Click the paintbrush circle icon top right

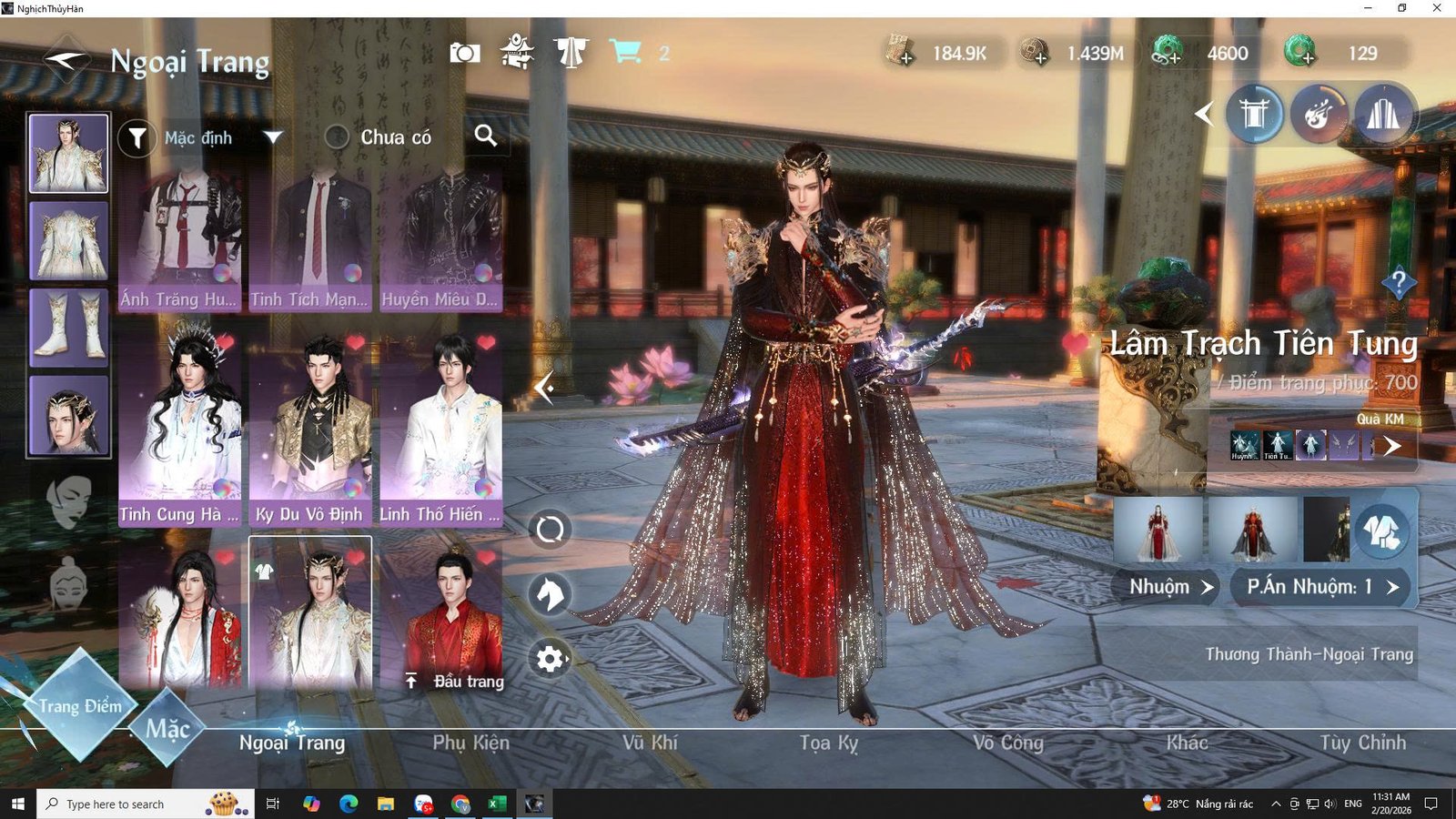[x=1319, y=114]
